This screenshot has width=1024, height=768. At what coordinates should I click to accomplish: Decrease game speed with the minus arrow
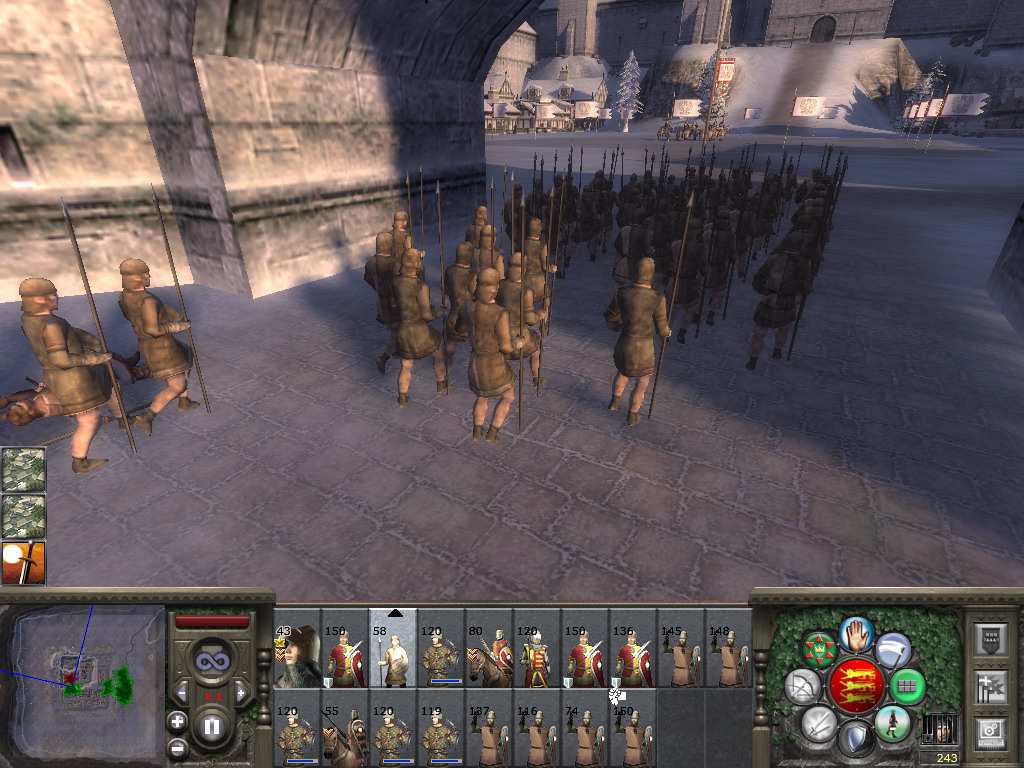coord(182,692)
